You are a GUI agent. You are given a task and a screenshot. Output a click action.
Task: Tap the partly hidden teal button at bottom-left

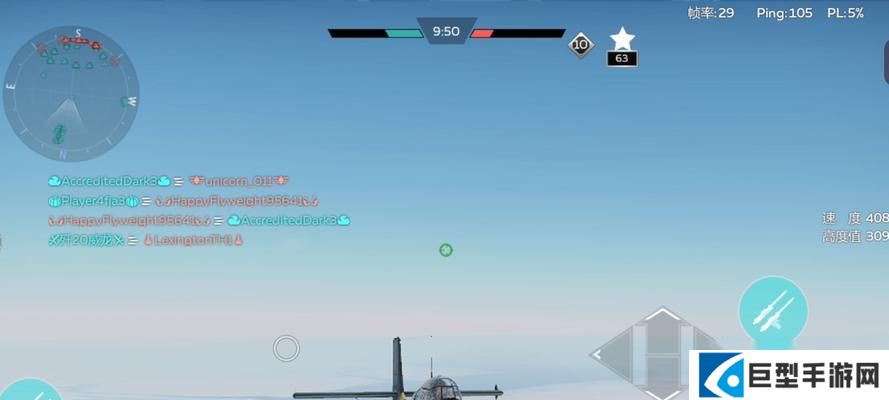point(28,391)
